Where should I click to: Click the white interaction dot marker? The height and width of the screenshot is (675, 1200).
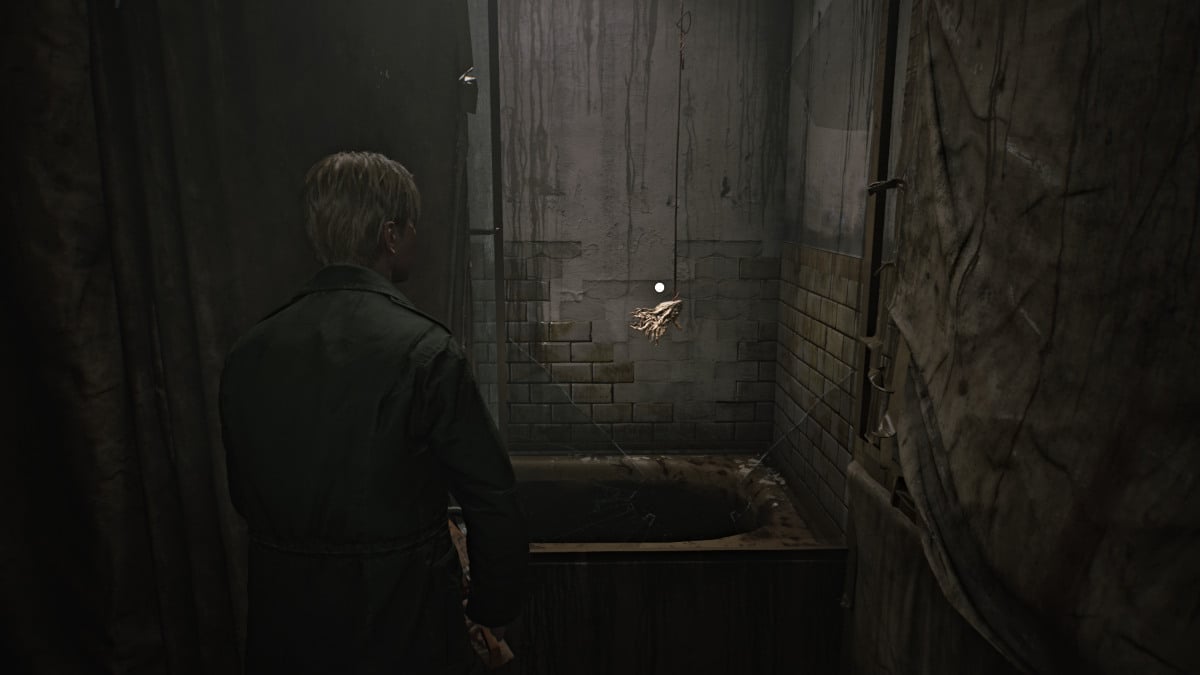(659, 288)
